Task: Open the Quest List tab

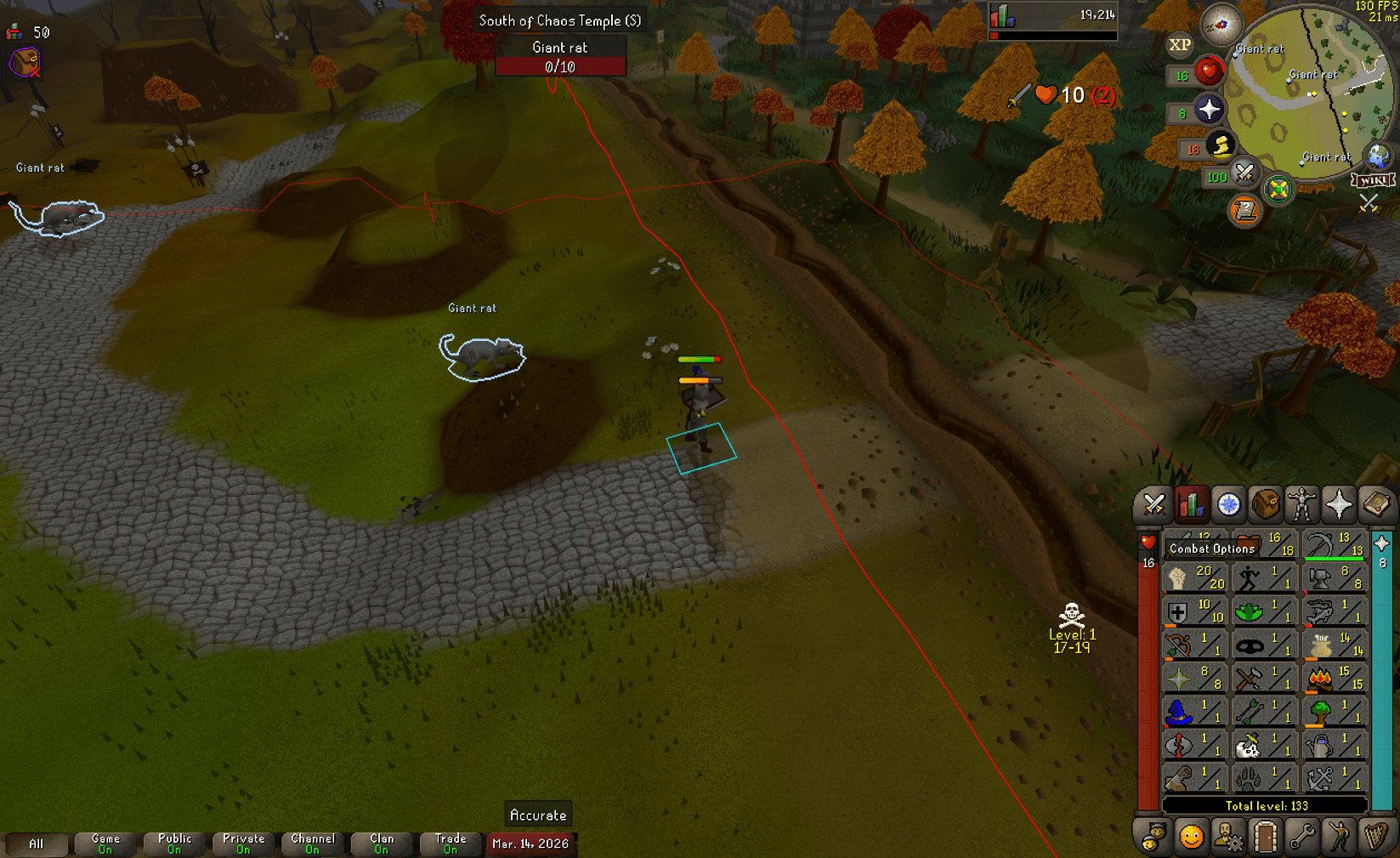Action: click(x=1228, y=504)
